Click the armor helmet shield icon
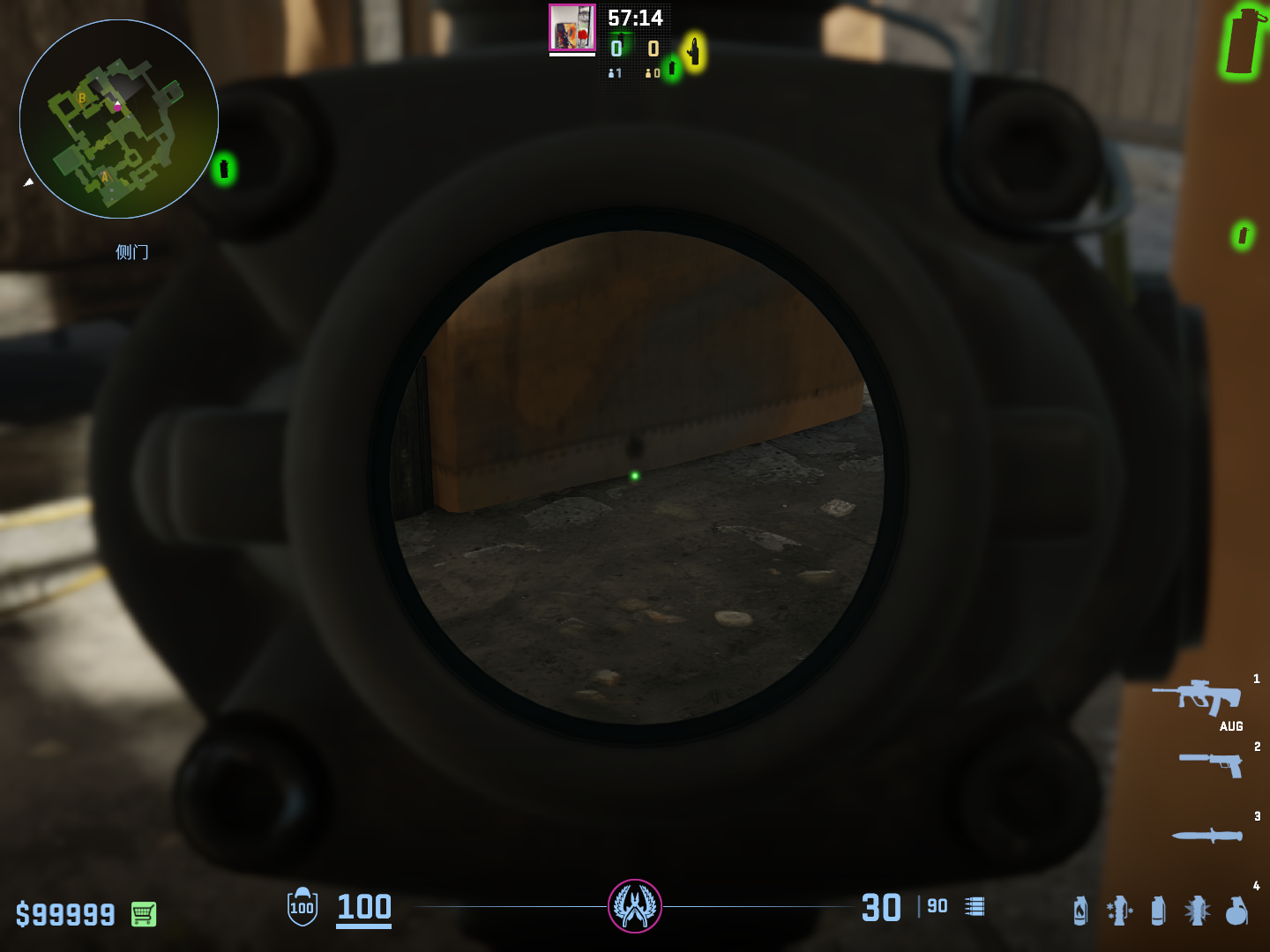The width and height of the screenshot is (1270, 952). [302, 907]
